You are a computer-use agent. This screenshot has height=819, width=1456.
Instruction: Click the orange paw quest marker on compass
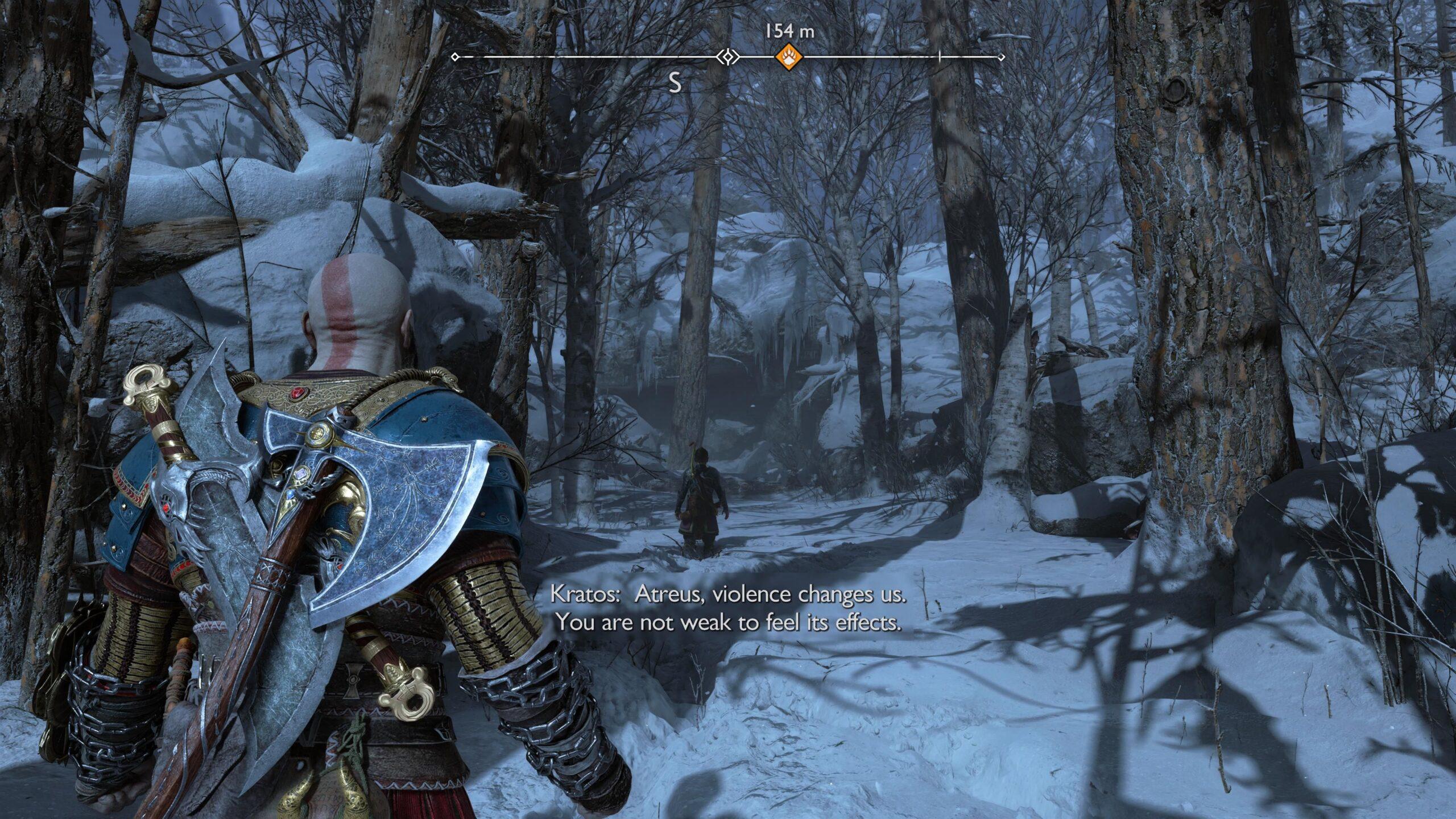789,57
